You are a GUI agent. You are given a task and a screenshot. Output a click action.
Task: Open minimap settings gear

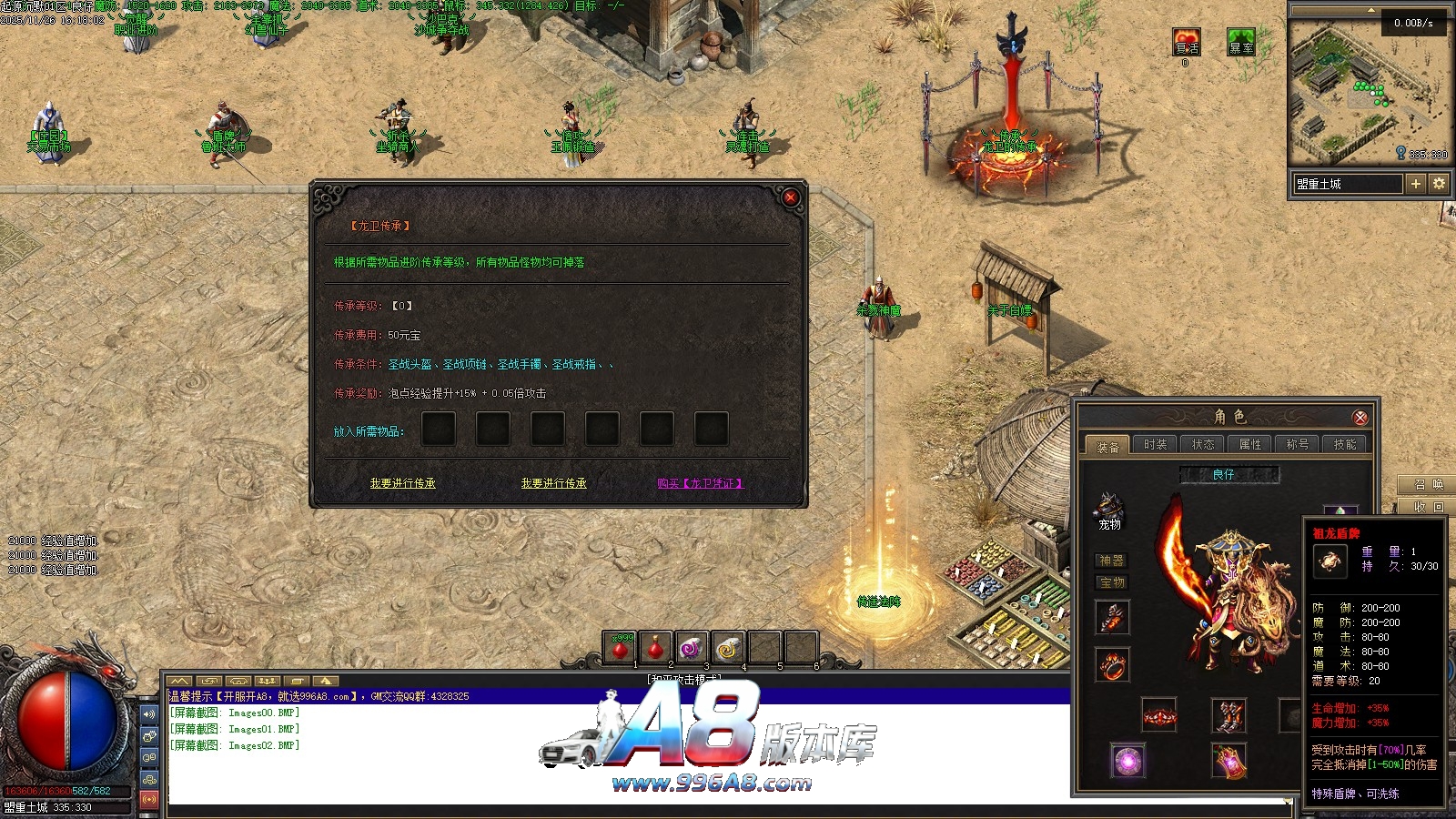pyautogui.click(x=1439, y=184)
